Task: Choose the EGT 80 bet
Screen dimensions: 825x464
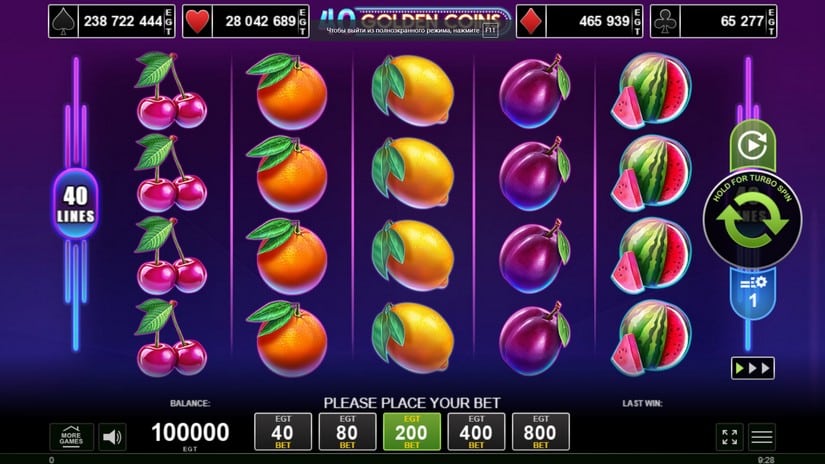Action: 347,431
